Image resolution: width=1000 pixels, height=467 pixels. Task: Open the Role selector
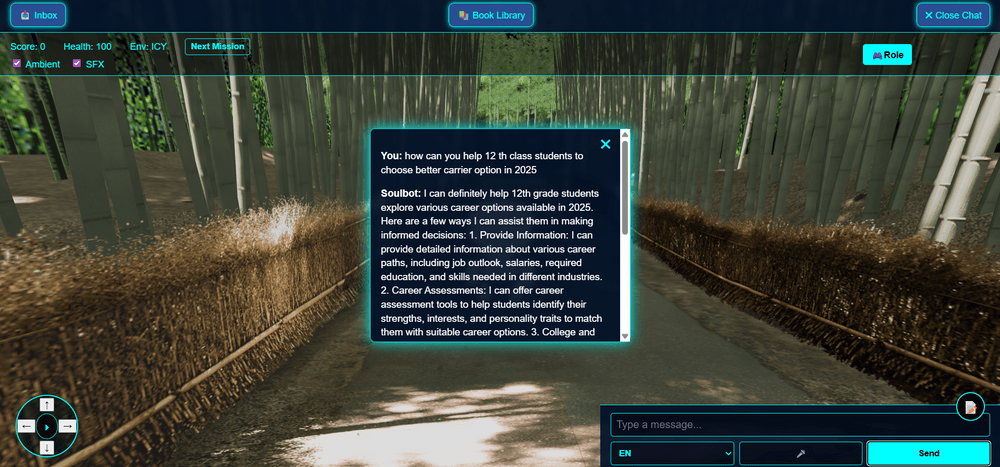coord(887,54)
